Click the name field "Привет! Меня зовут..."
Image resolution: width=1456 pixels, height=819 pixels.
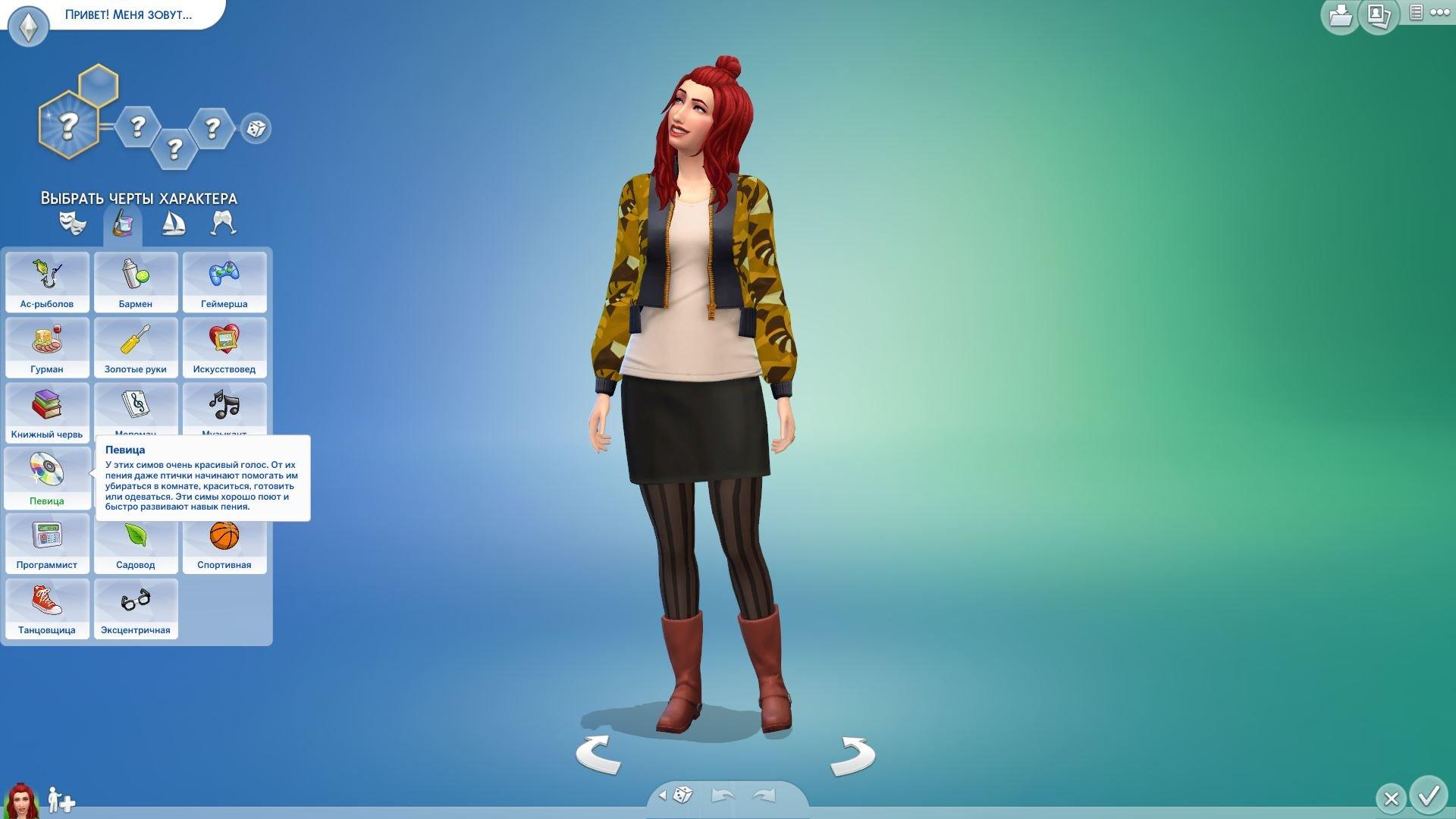128,14
